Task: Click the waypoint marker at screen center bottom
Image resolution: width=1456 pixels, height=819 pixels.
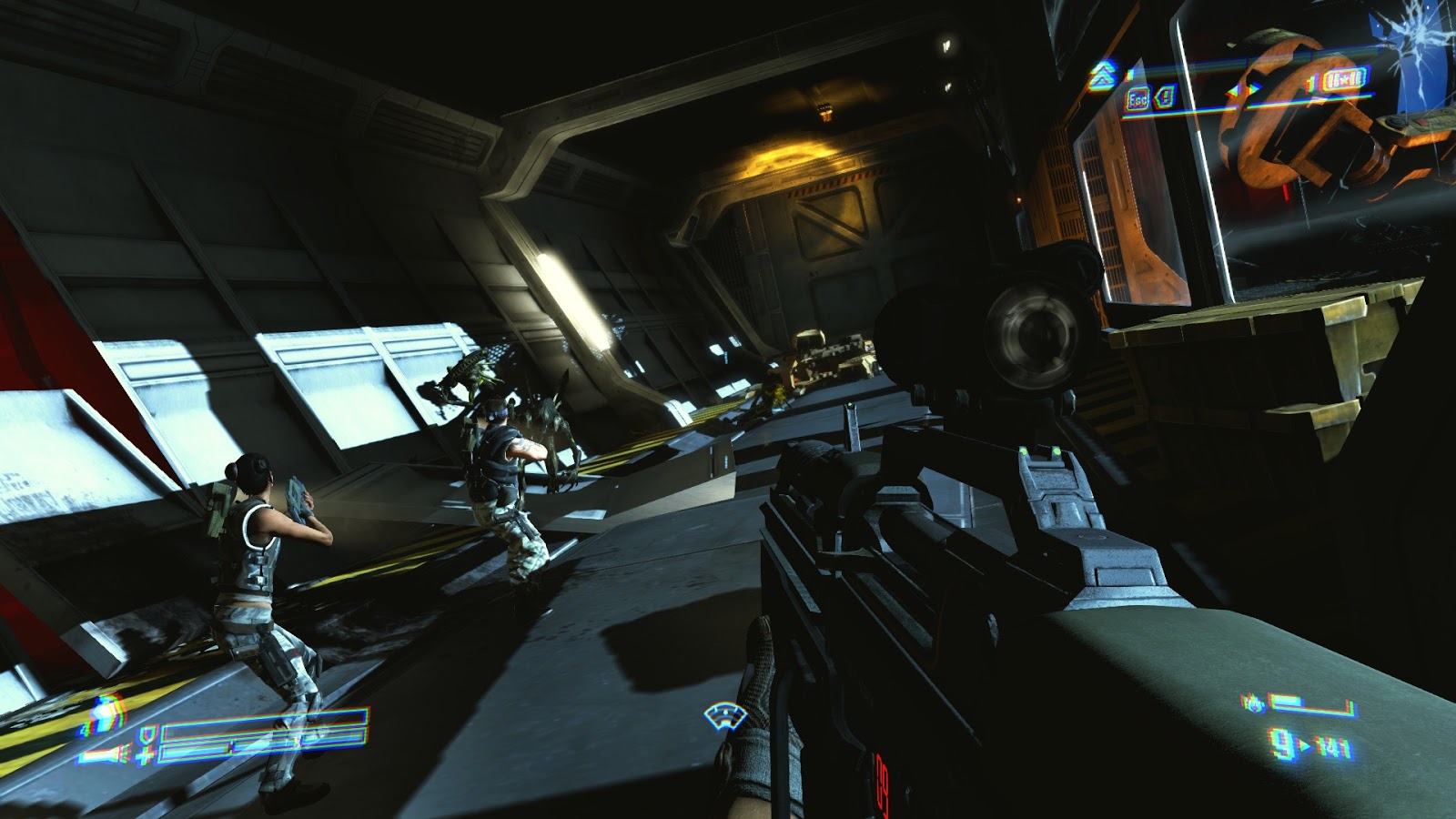Action: point(723,716)
